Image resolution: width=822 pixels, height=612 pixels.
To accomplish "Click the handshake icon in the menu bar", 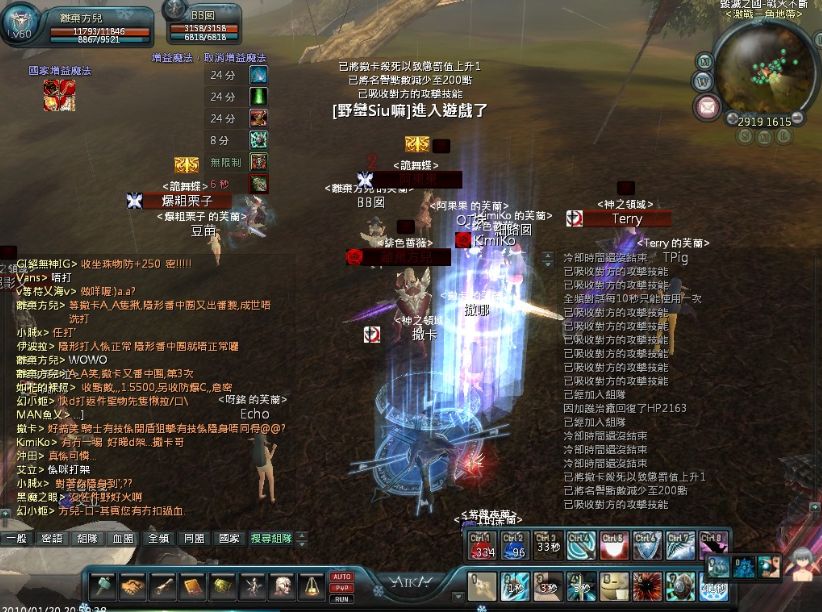I will (133, 585).
